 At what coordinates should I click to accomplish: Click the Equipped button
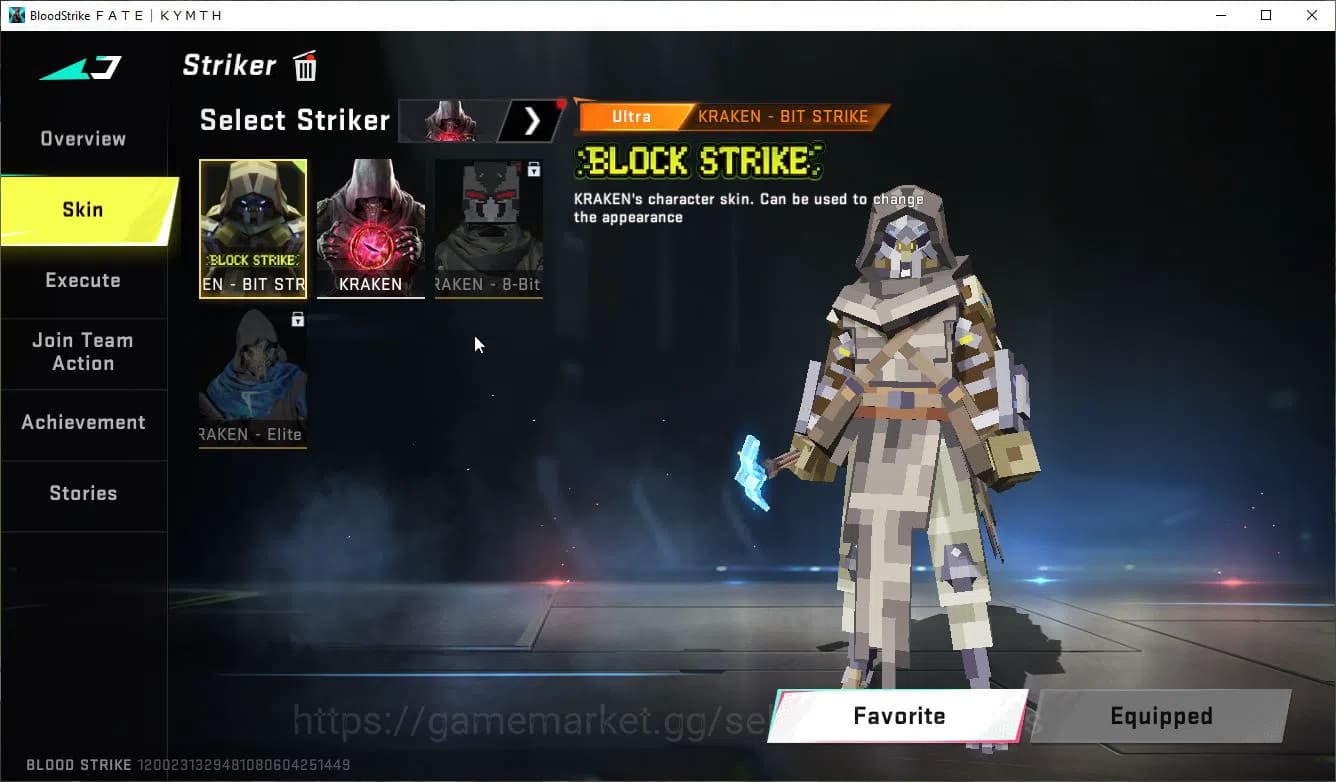[1160, 716]
